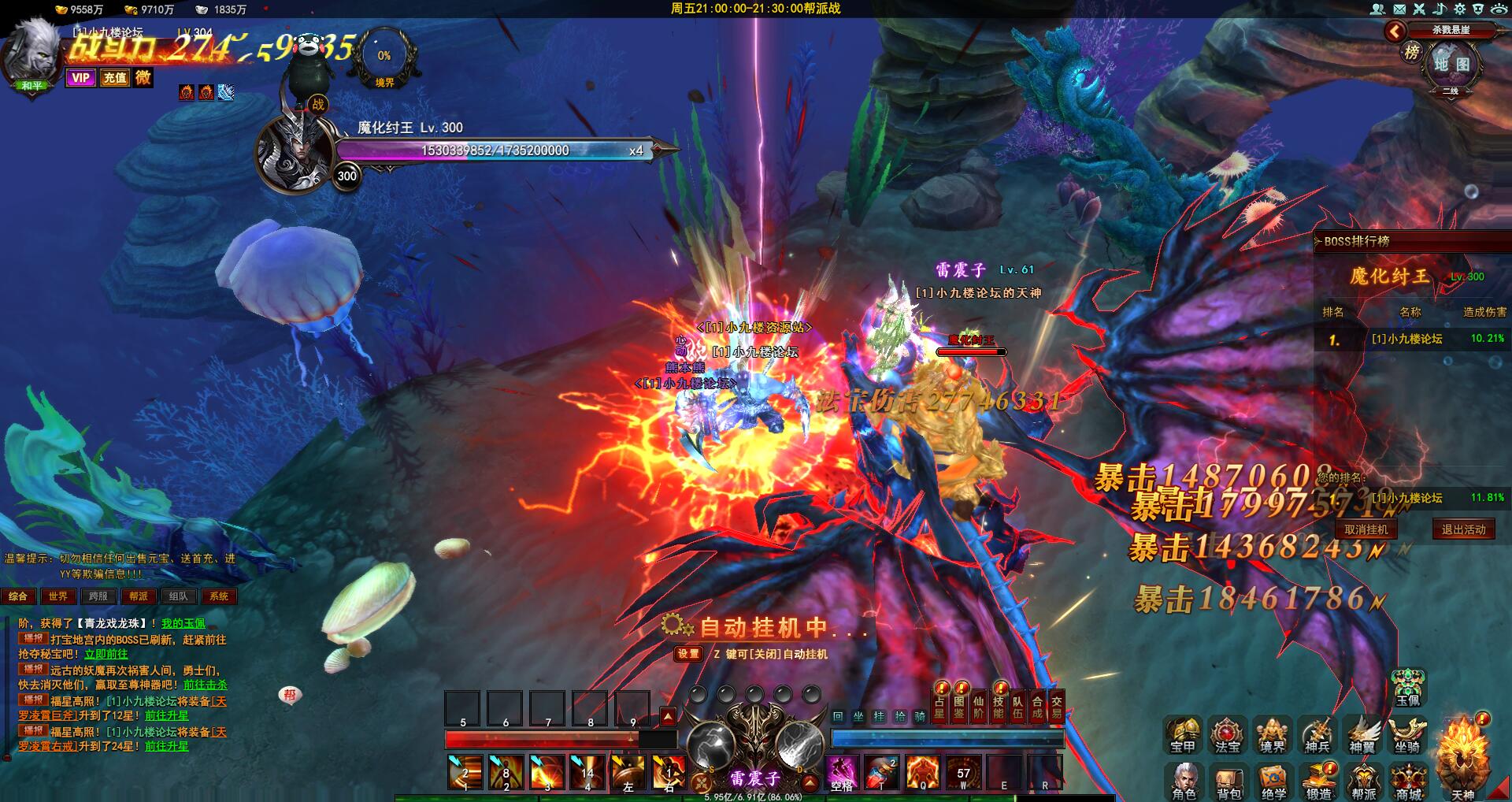Open the mail envelope icon
The width and height of the screenshot is (1512, 802).
click(1399, 9)
